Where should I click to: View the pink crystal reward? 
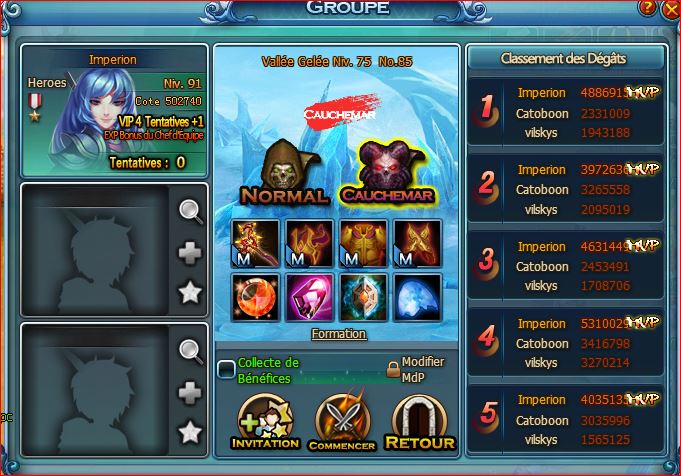pos(307,297)
